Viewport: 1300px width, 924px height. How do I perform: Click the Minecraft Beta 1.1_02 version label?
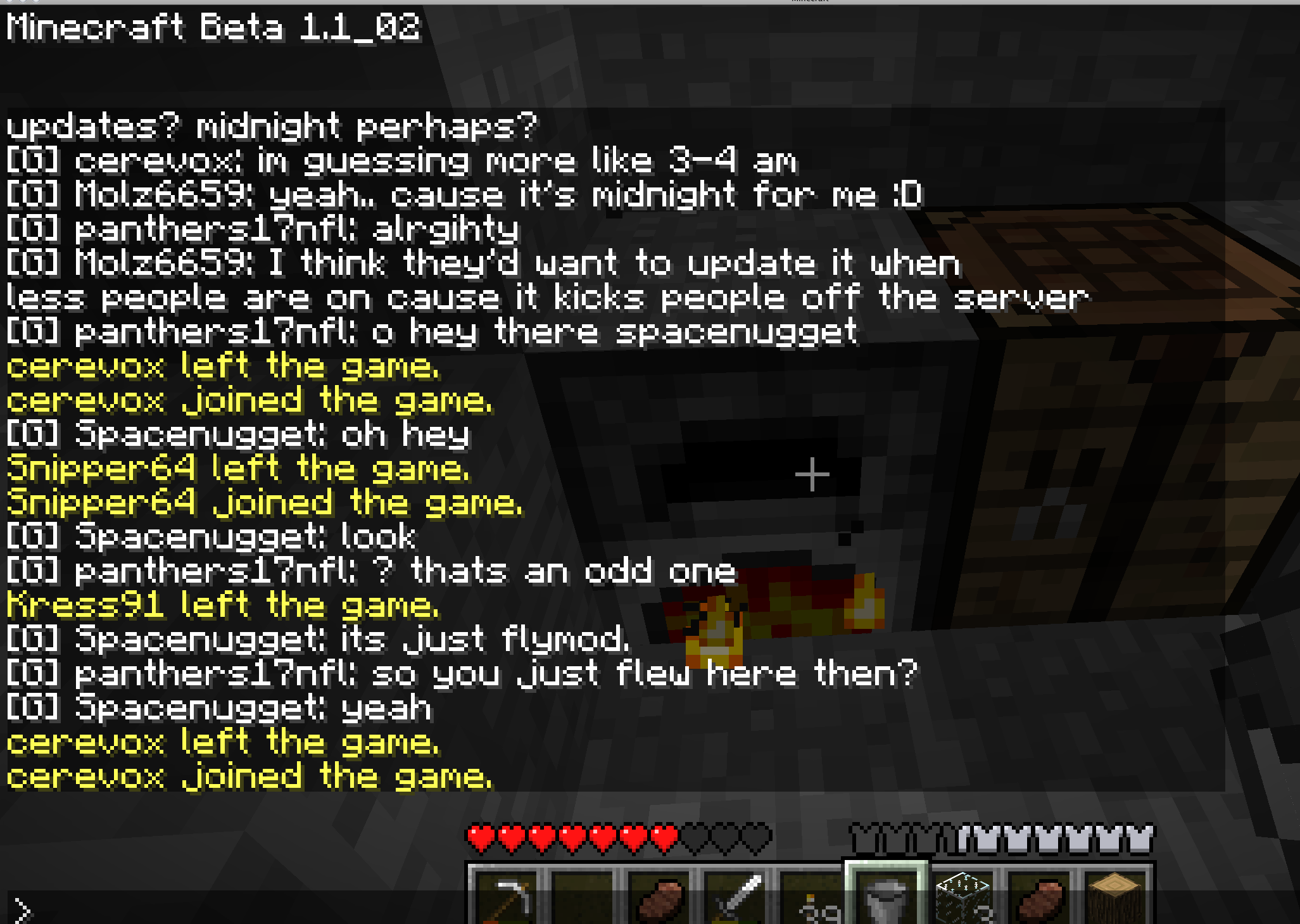(x=212, y=27)
